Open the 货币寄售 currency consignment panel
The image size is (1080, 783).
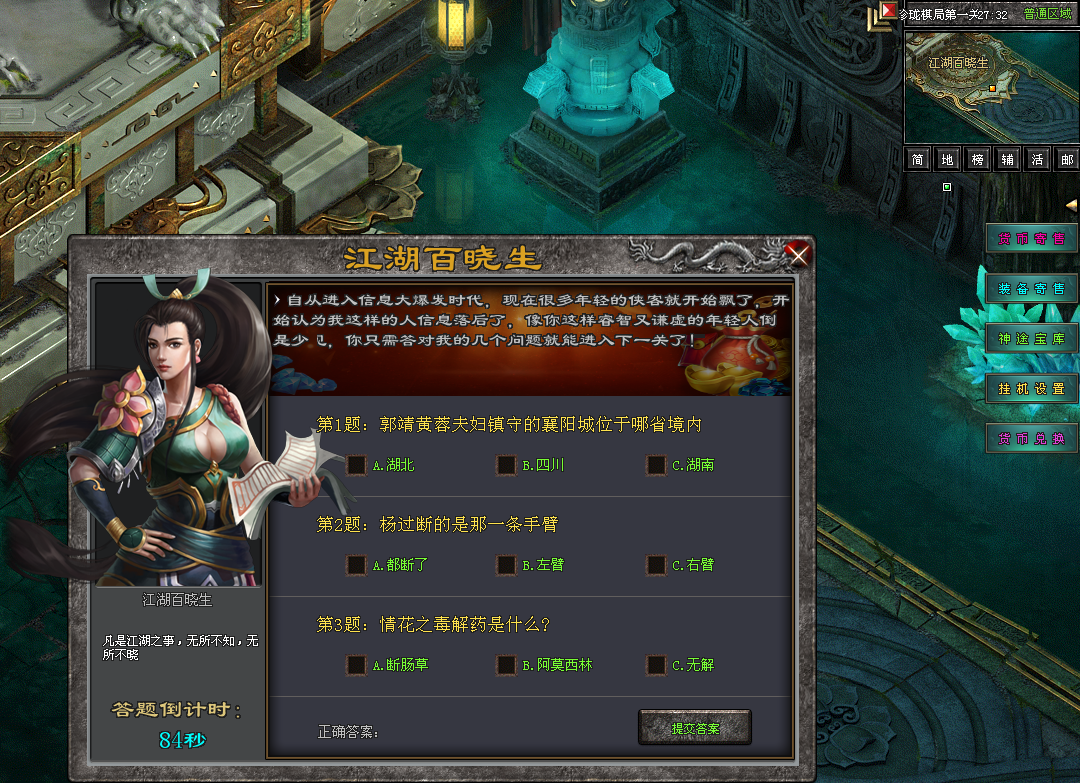coord(1031,238)
